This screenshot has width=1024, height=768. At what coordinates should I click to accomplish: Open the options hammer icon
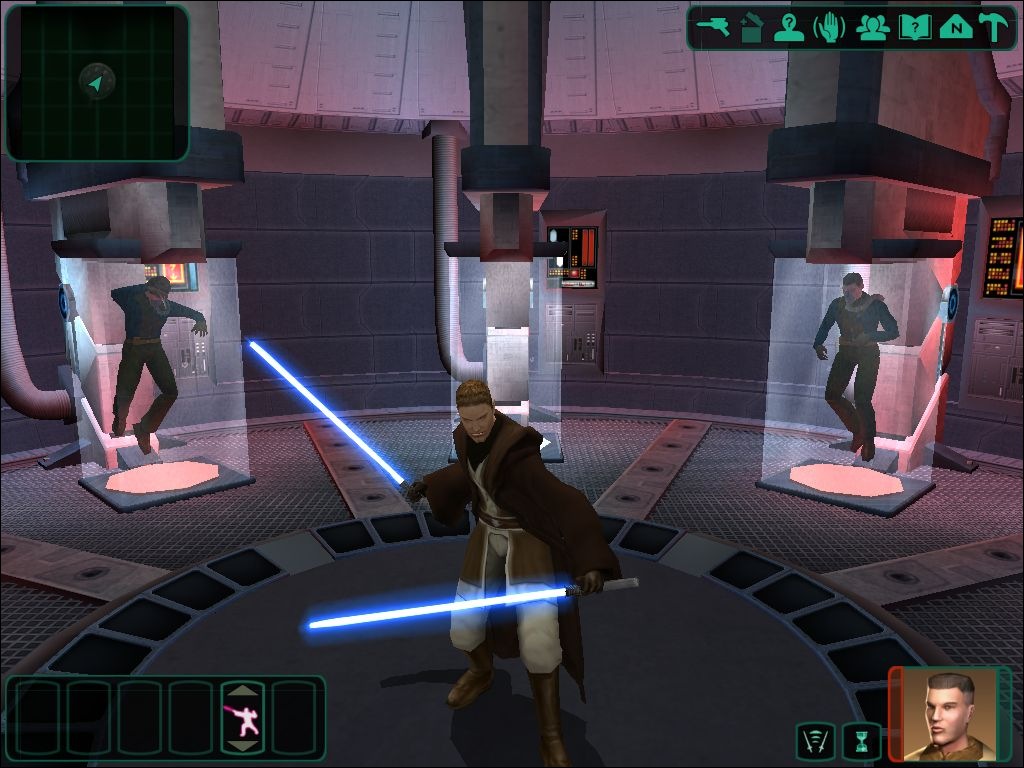click(x=995, y=27)
